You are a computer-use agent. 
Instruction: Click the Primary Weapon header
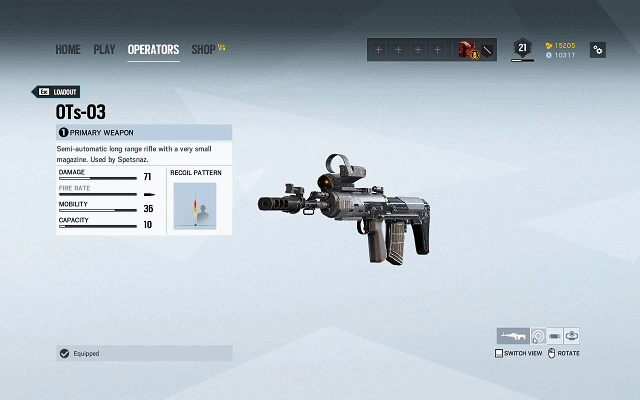click(144, 132)
